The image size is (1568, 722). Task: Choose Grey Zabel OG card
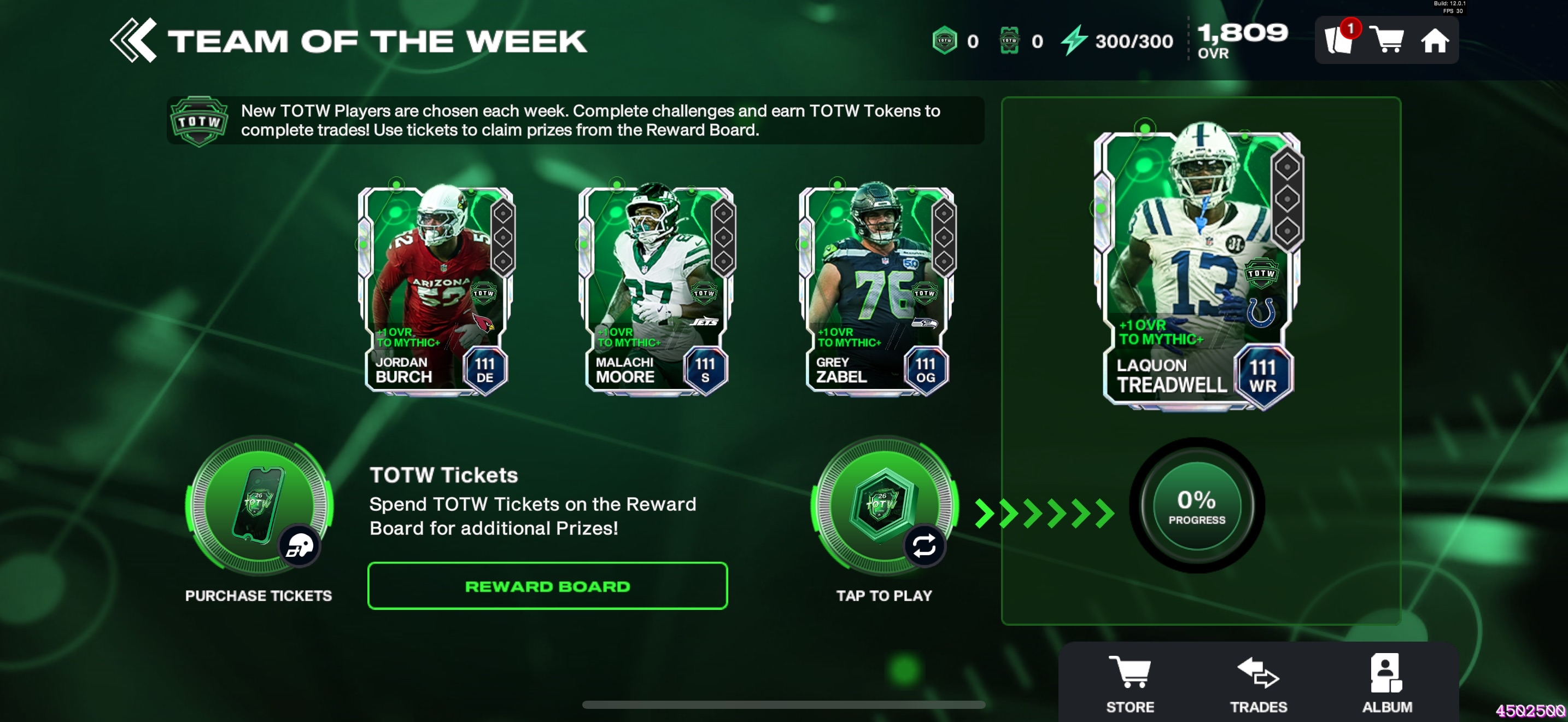click(x=876, y=290)
